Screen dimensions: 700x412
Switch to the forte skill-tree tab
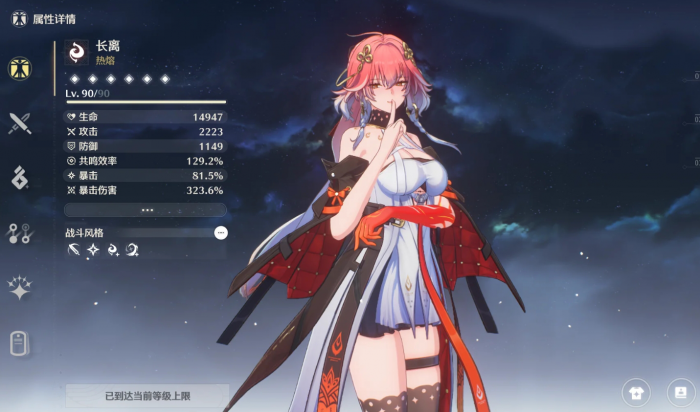(20, 233)
